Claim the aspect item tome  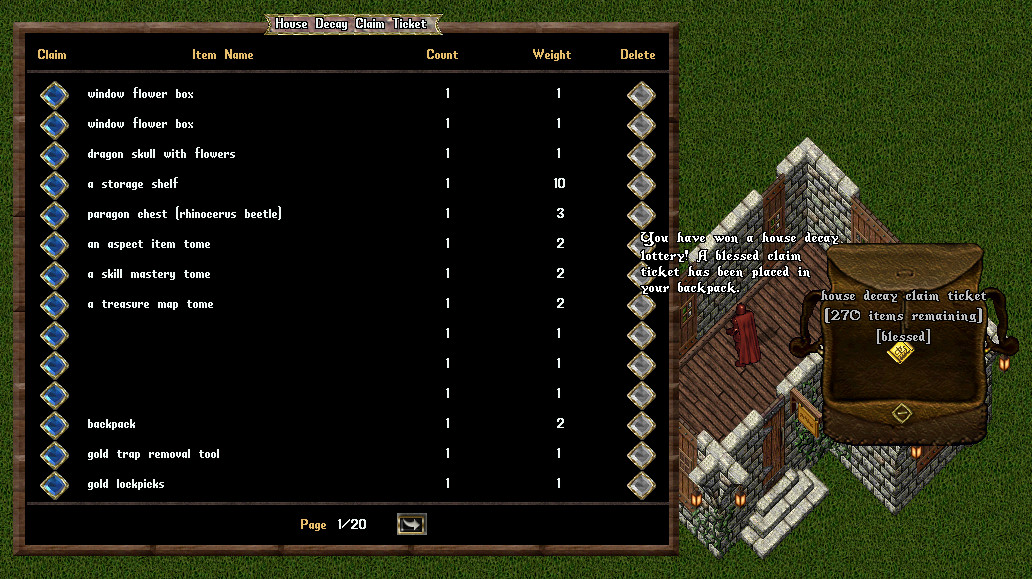53,245
